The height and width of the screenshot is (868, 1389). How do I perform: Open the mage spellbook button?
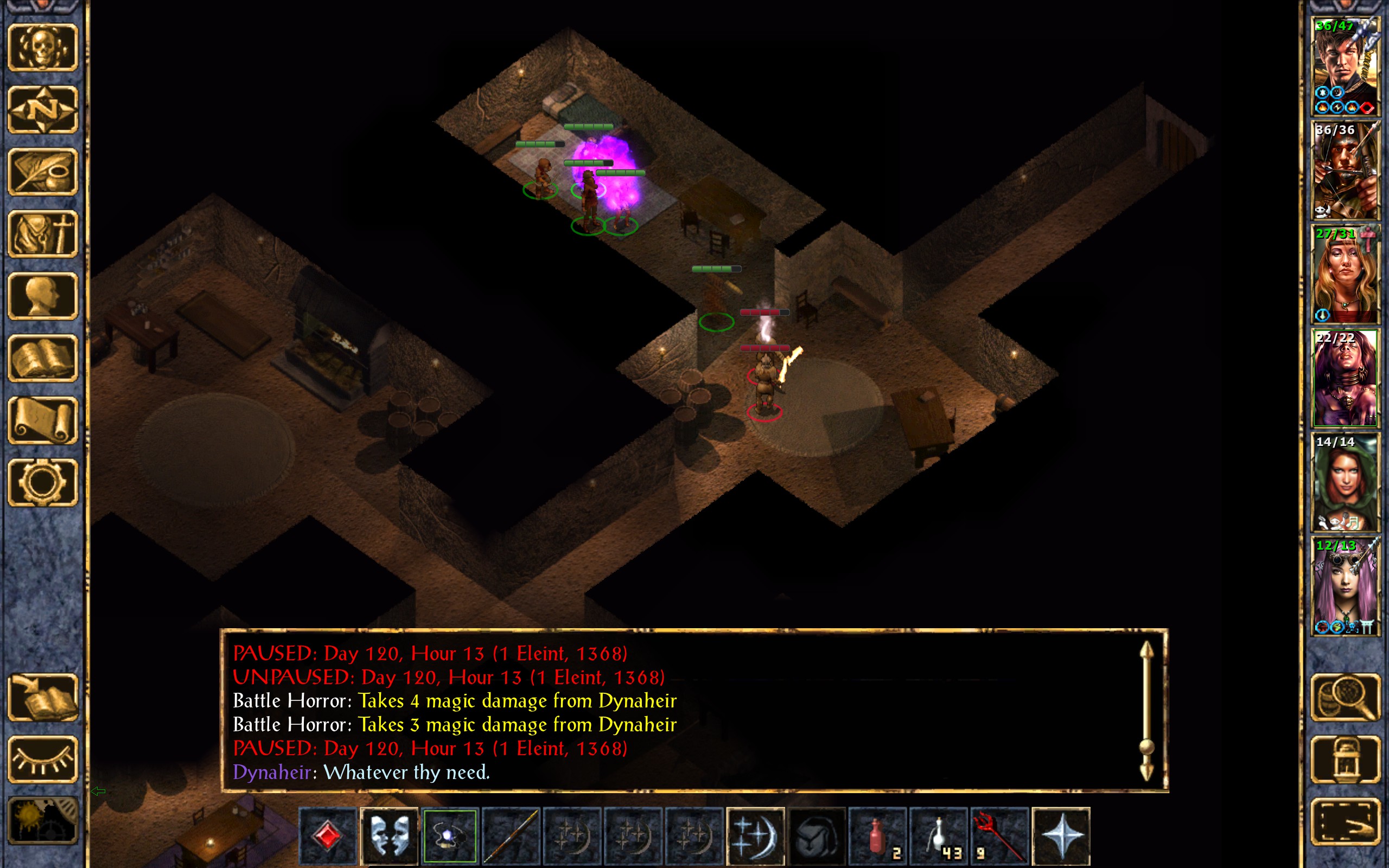tap(42, 358)
